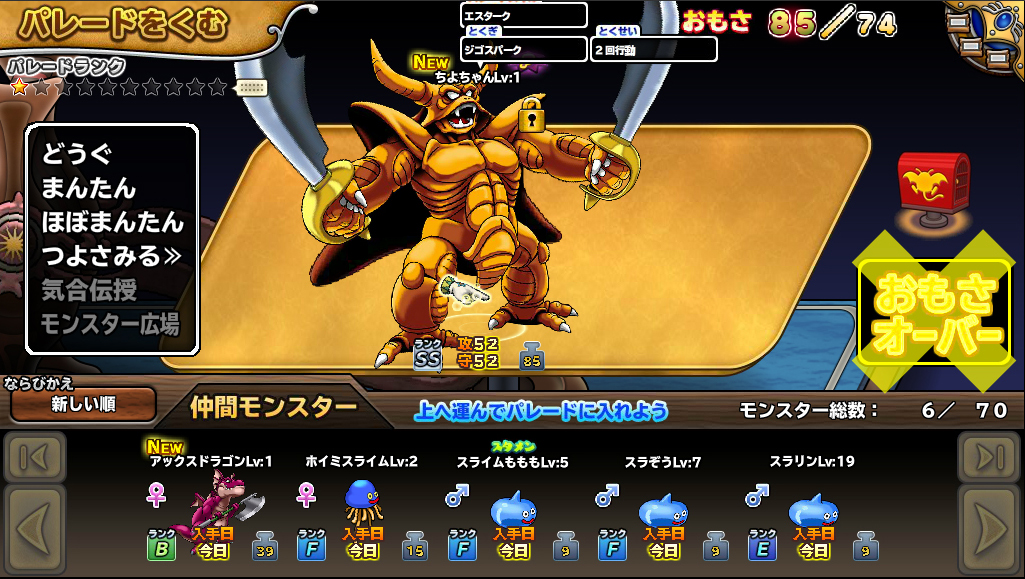
Task: Go to previous monster list page
Action: tap(35, 527)
